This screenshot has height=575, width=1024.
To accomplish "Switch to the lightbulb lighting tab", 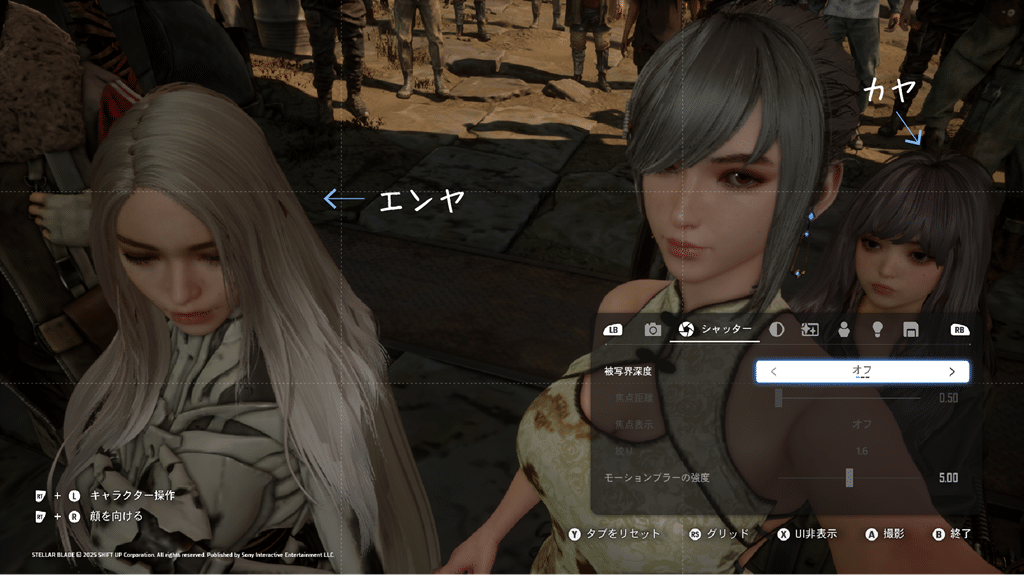I will tap(877, 329).
